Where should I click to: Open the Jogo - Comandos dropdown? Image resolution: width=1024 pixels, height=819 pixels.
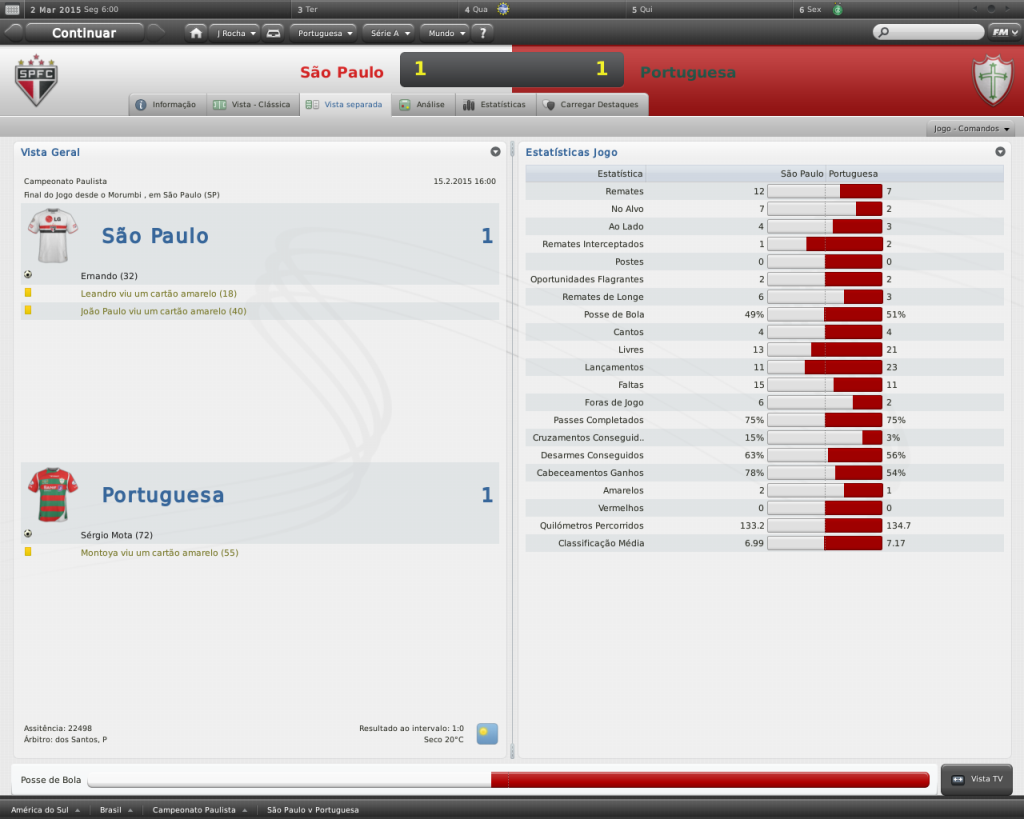pyautogui.click(x=972, y=129)
